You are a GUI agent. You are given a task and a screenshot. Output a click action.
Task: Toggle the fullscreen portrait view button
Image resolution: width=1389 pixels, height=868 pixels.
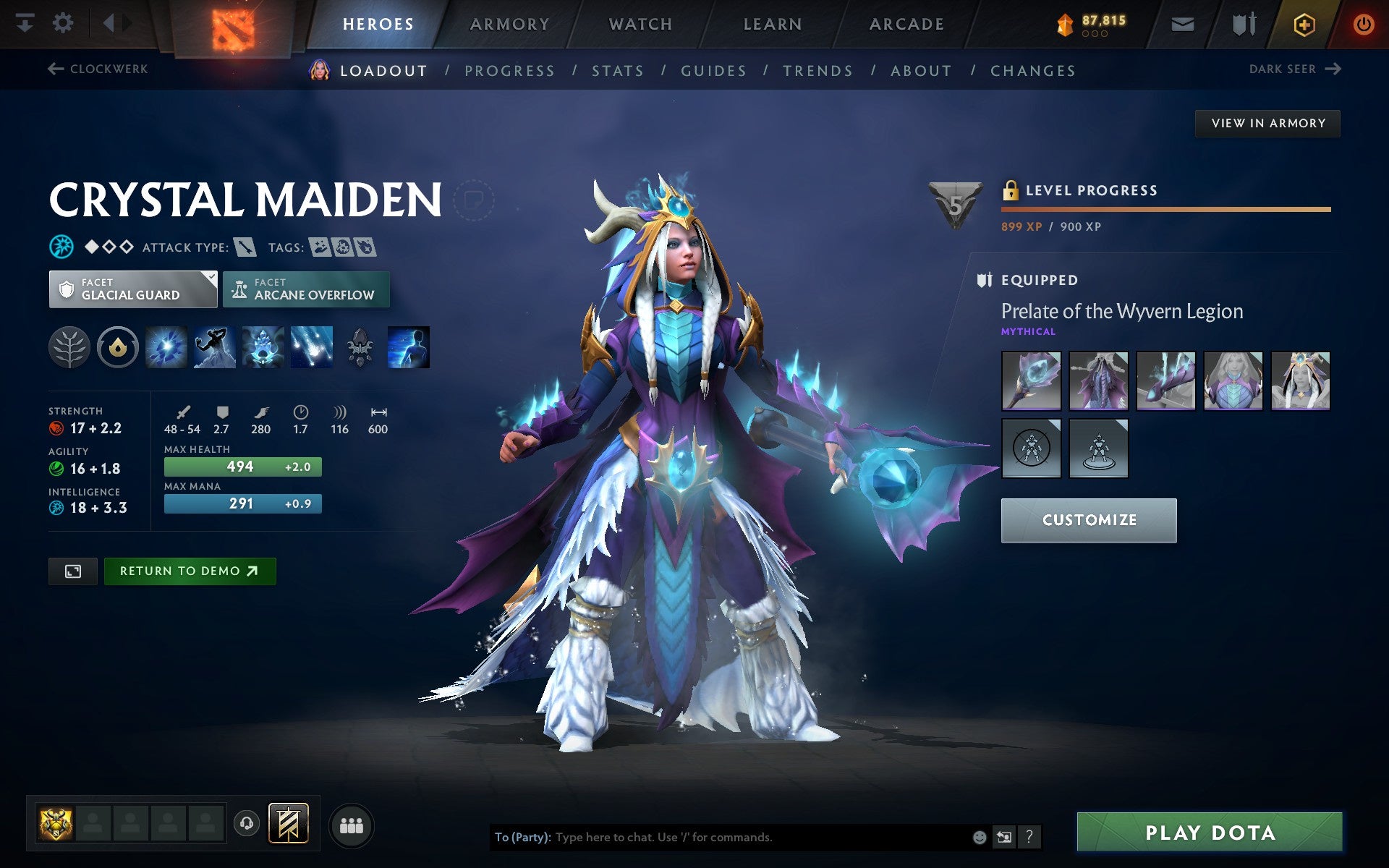(x=72, y=571)
